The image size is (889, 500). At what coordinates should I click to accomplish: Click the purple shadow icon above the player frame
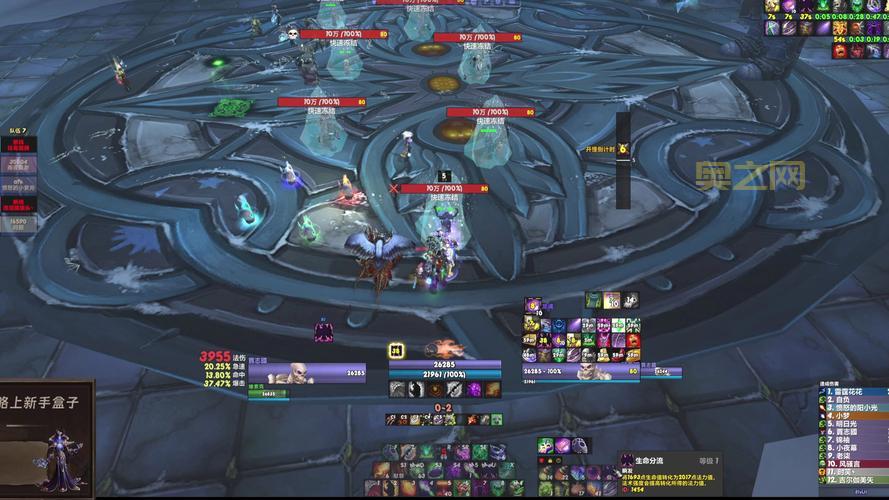click(323, 331)
